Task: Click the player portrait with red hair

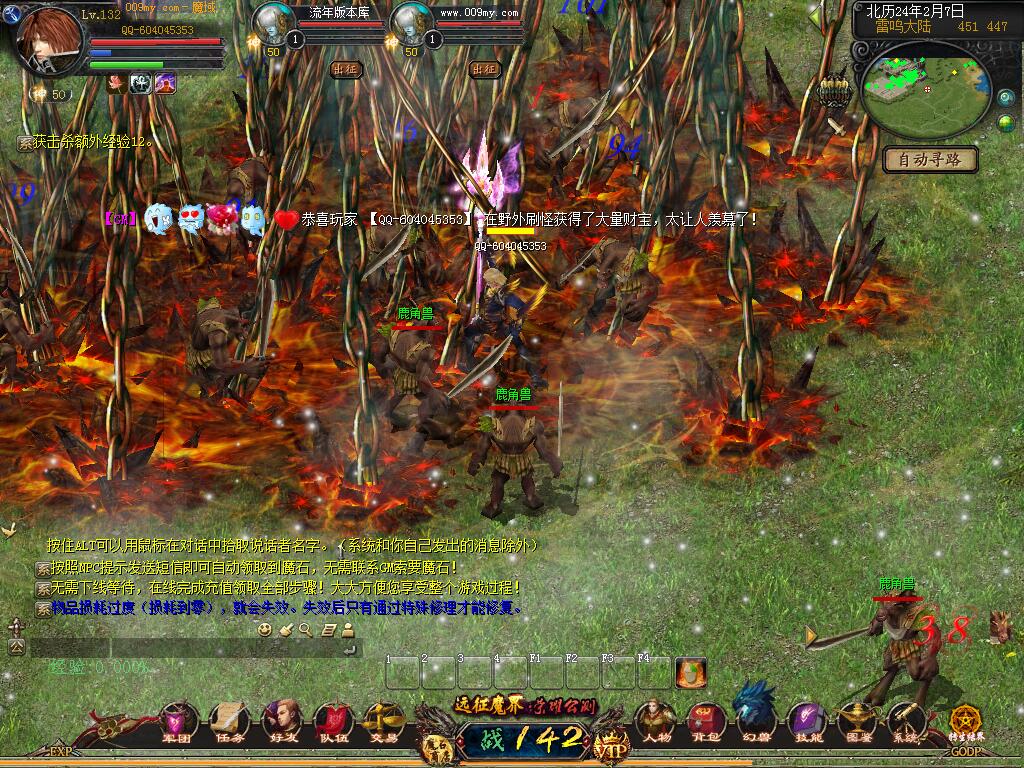Action: click(x=51, y=40)
